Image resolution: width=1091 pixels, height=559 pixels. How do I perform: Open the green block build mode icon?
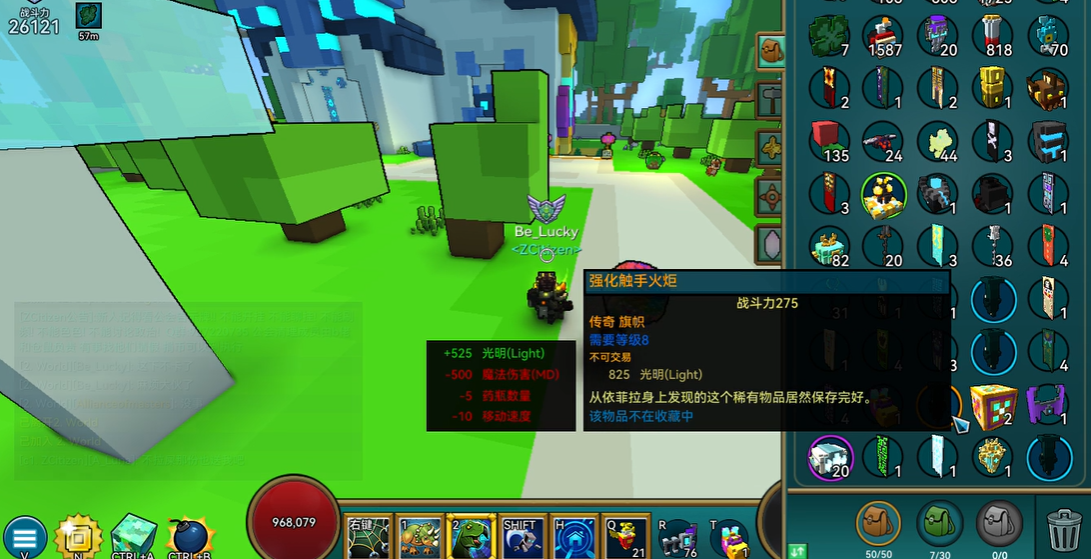point(133,537)
